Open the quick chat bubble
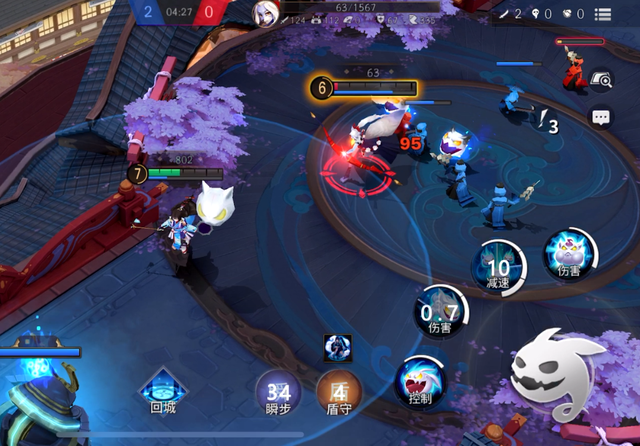 600,117
